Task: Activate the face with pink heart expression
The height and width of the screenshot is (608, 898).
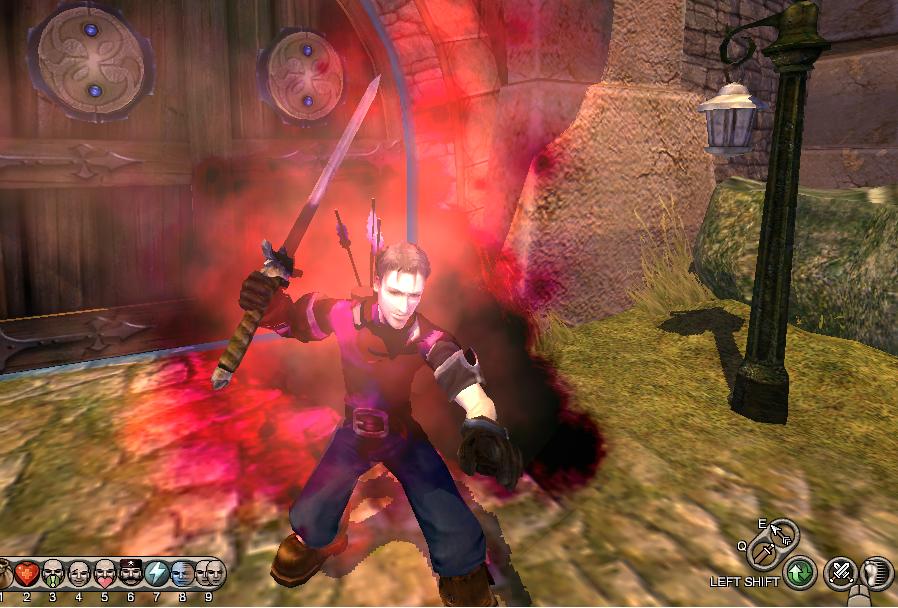Action: point(105,573)
